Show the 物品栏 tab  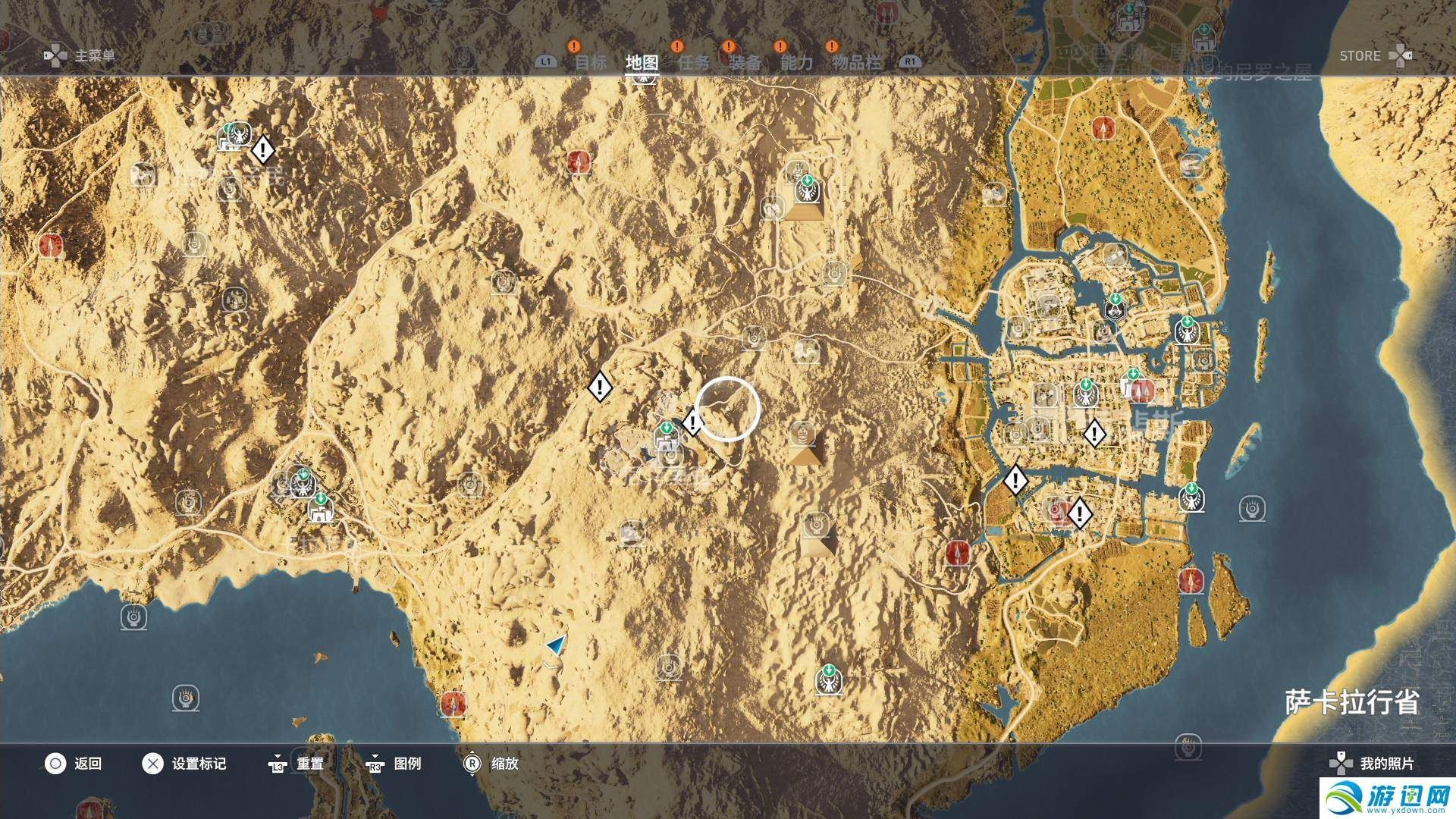pyautogui.click(x=856, y=62)
